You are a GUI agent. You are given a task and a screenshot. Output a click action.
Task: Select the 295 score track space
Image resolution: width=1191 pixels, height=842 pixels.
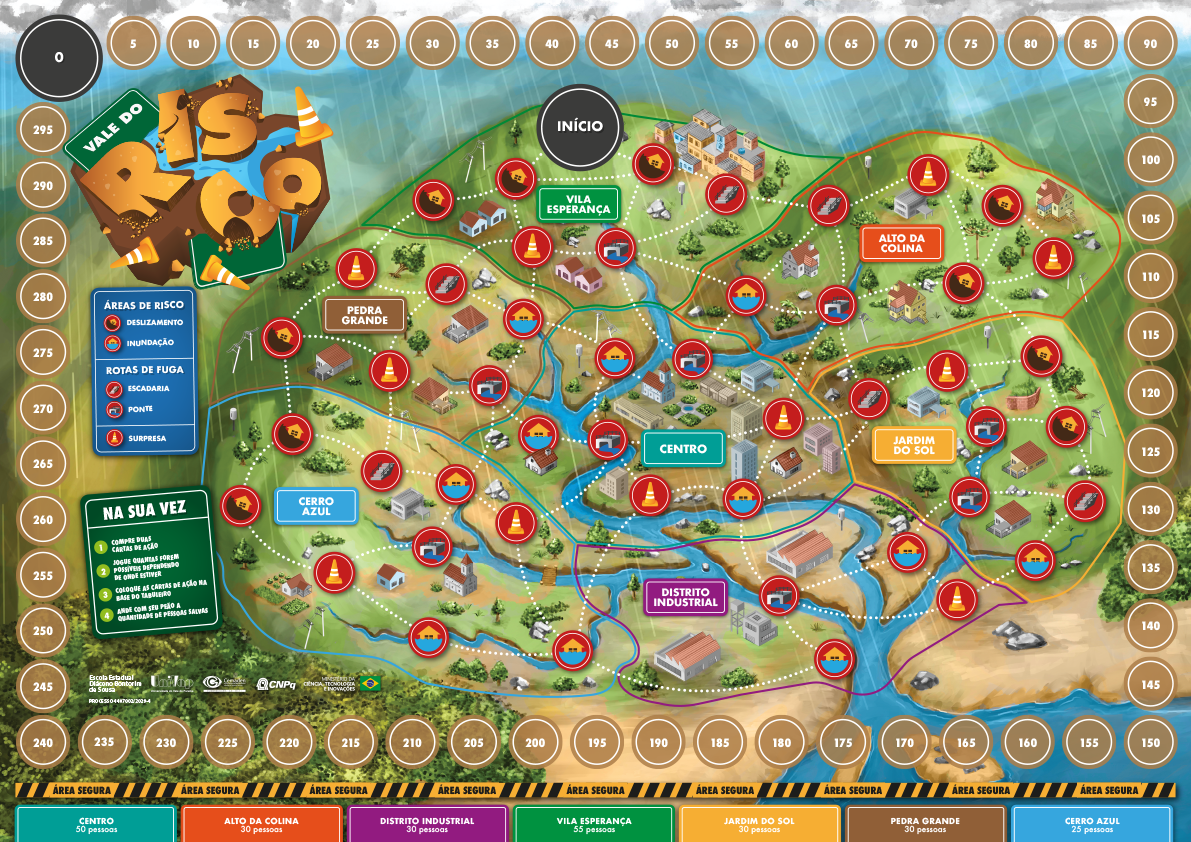pos(43,130)
